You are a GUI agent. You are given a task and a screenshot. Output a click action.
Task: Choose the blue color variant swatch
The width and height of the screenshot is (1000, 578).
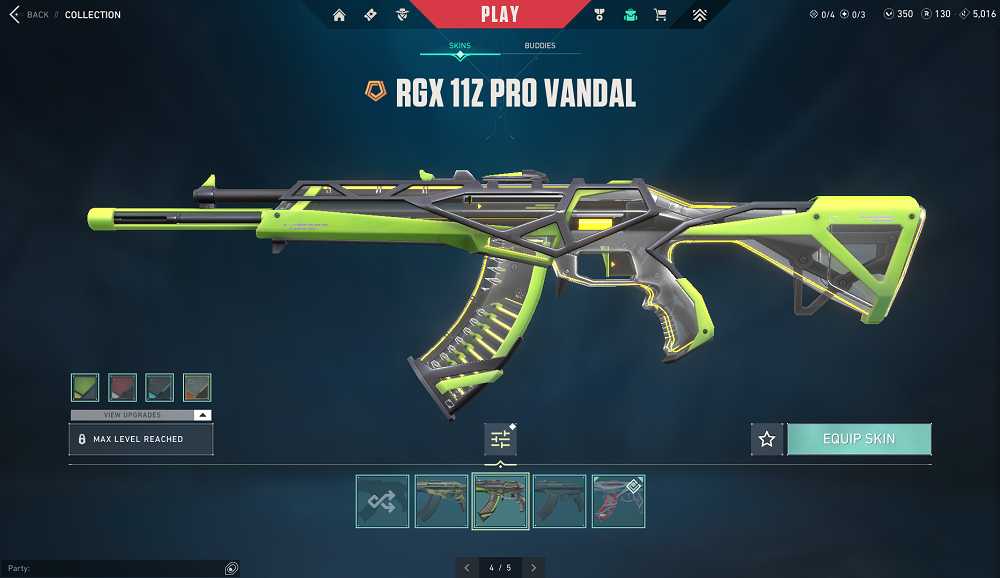coord(159,387)
